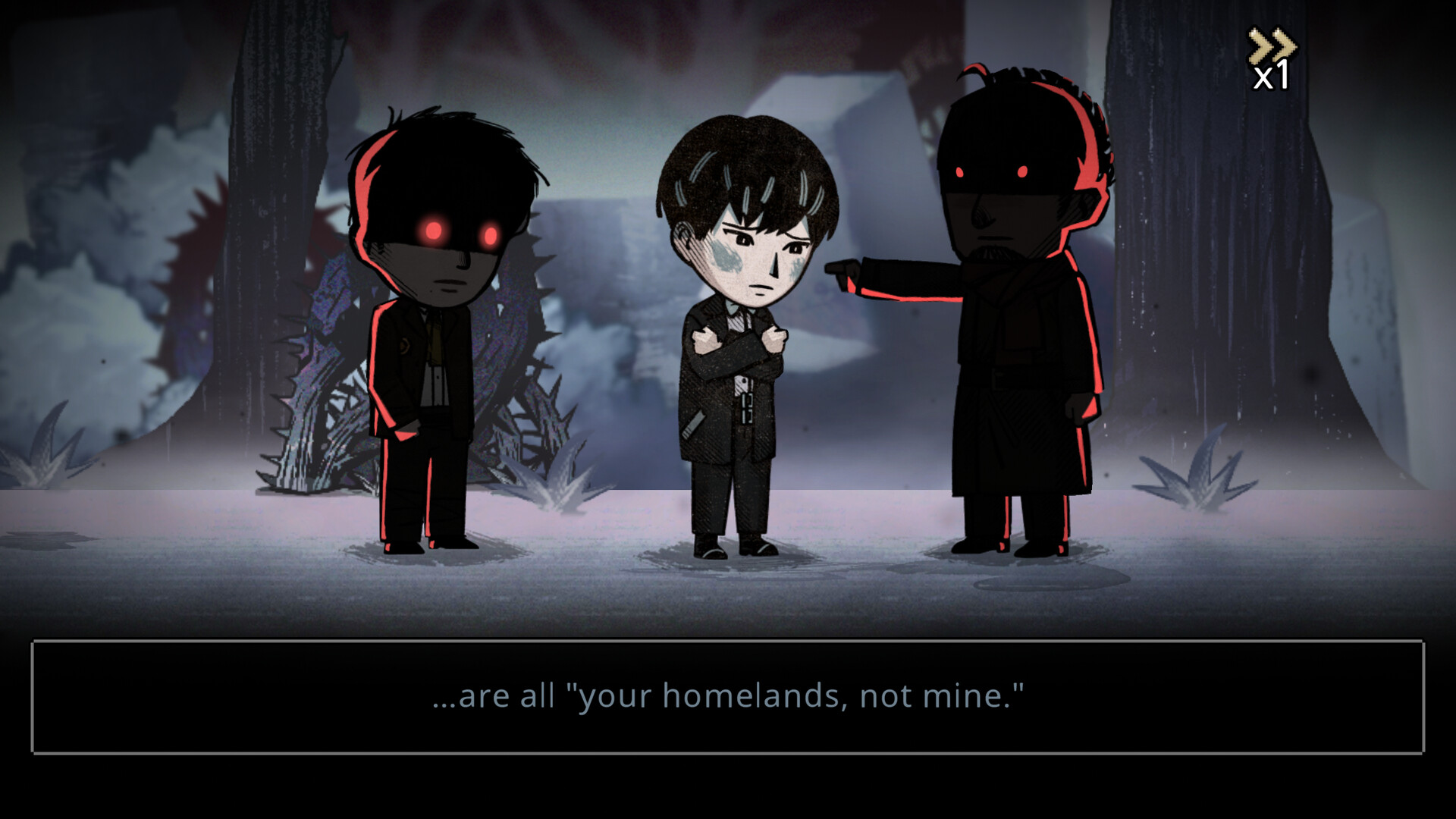Click the grass tuft on the right

pos(1198,485)
